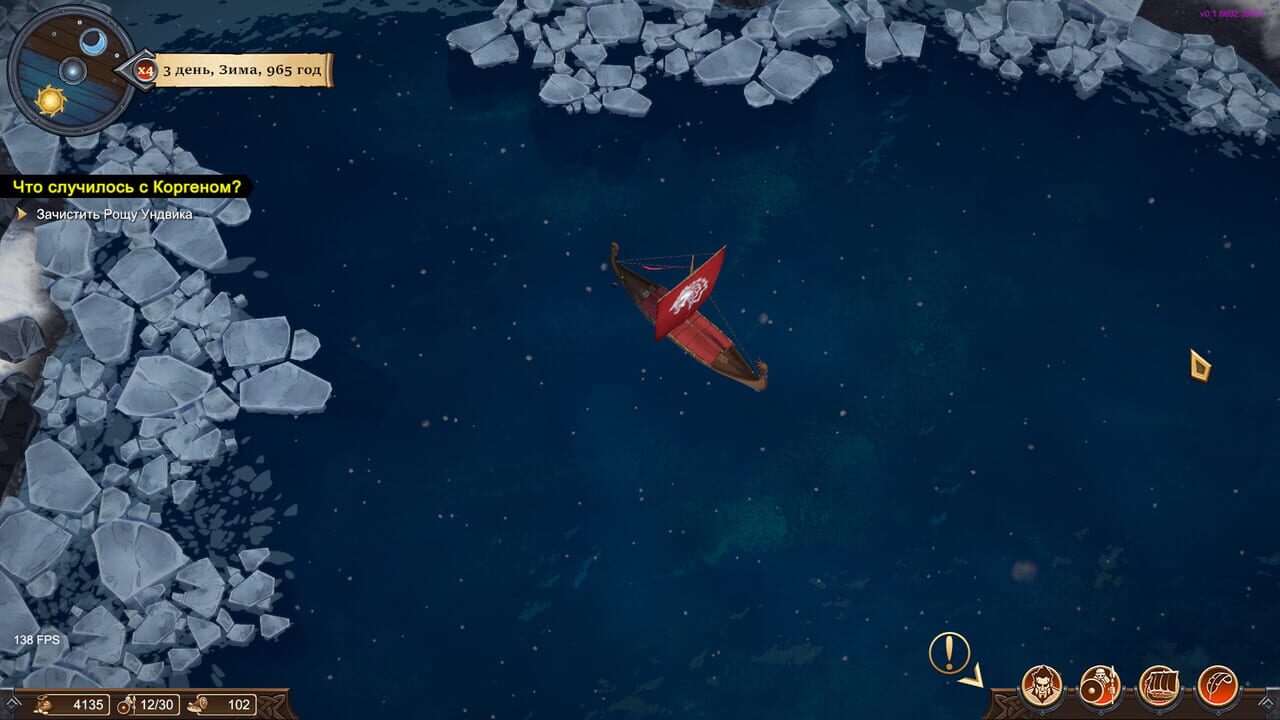Toggle the x4 game speed badge

point(145,69)
